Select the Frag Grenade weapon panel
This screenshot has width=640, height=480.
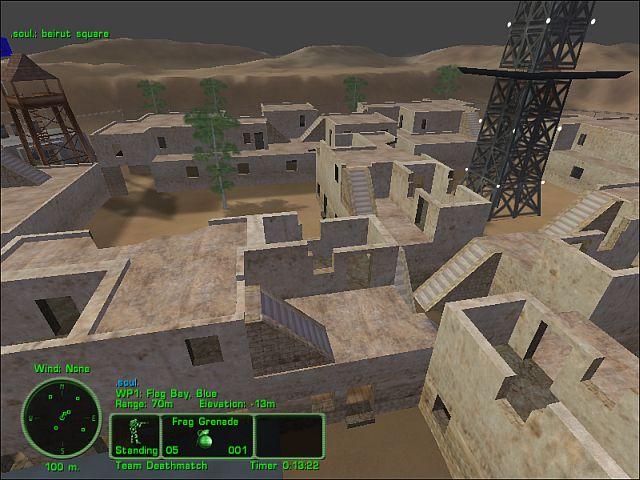[x=204, y=436]
